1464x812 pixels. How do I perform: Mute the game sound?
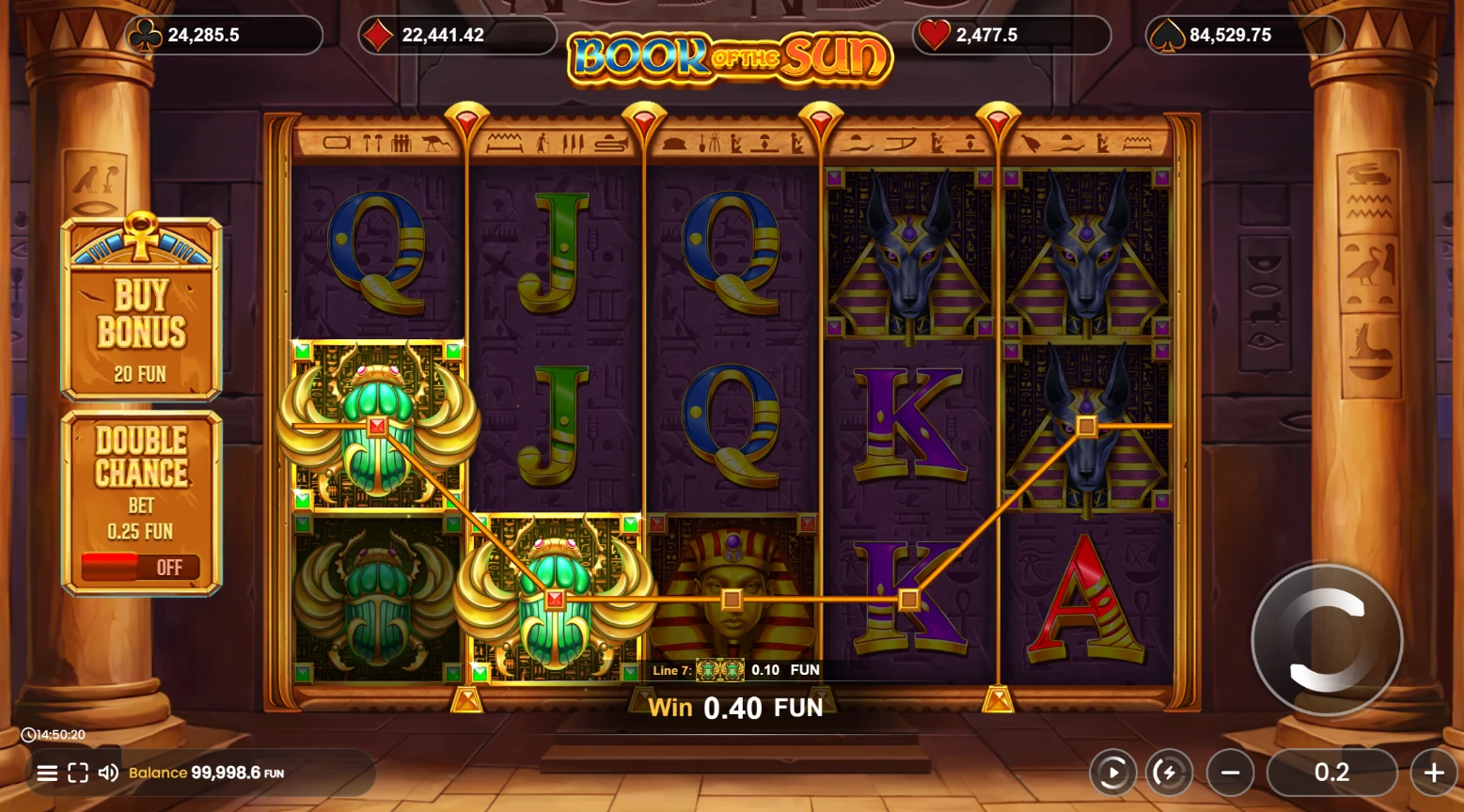pyautogui.click(x=108, y=773)
